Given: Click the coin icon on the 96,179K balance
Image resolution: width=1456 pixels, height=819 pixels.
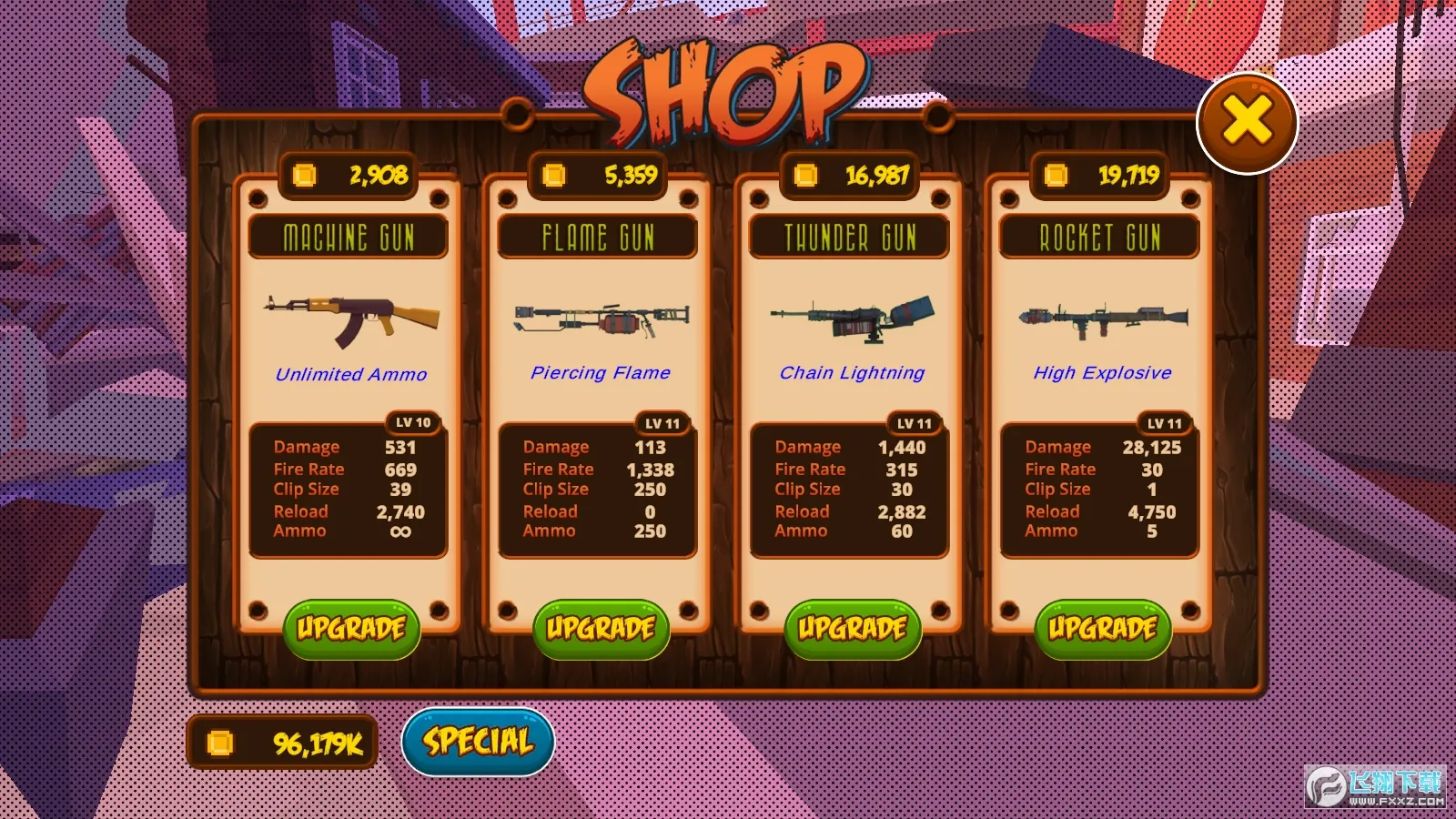Looking at the screenshot, I should click(221, 741).
